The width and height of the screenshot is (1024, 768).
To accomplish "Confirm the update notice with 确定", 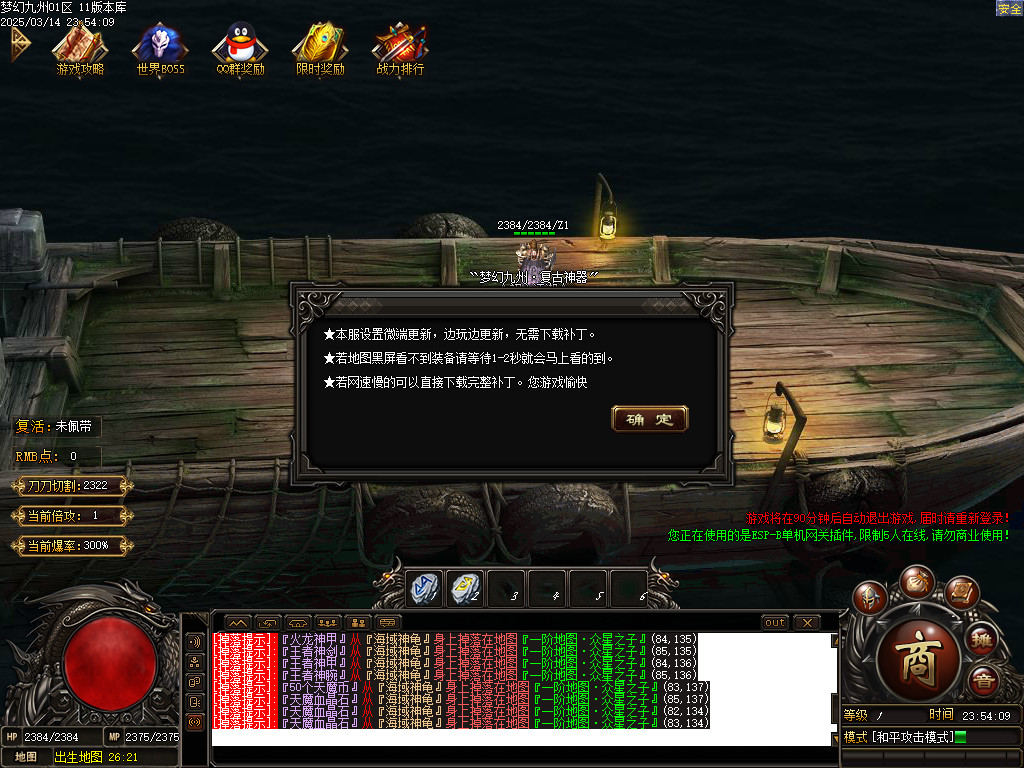I will click(x=649, y=419).
